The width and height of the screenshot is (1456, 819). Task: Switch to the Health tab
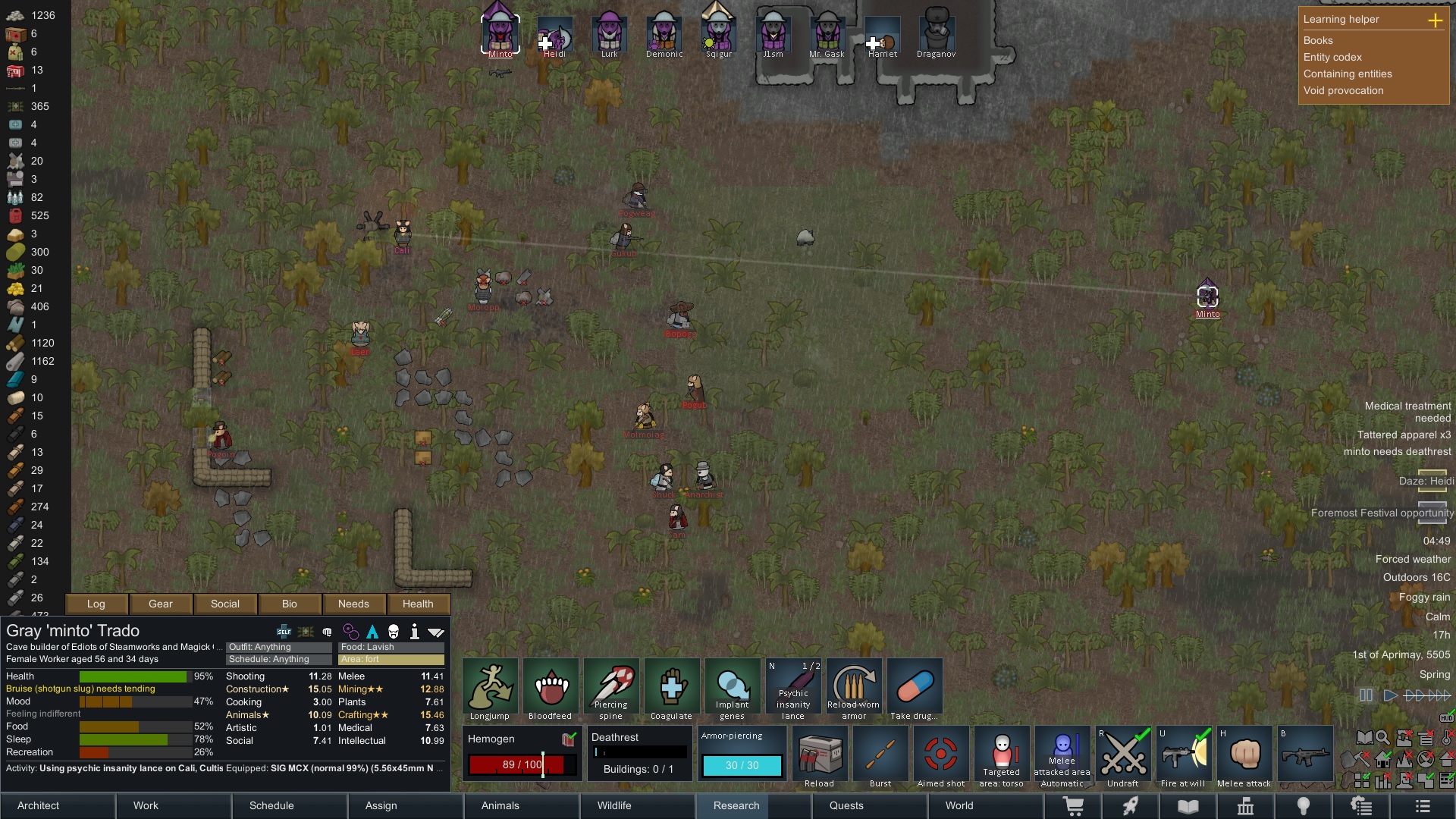point(418,604)
